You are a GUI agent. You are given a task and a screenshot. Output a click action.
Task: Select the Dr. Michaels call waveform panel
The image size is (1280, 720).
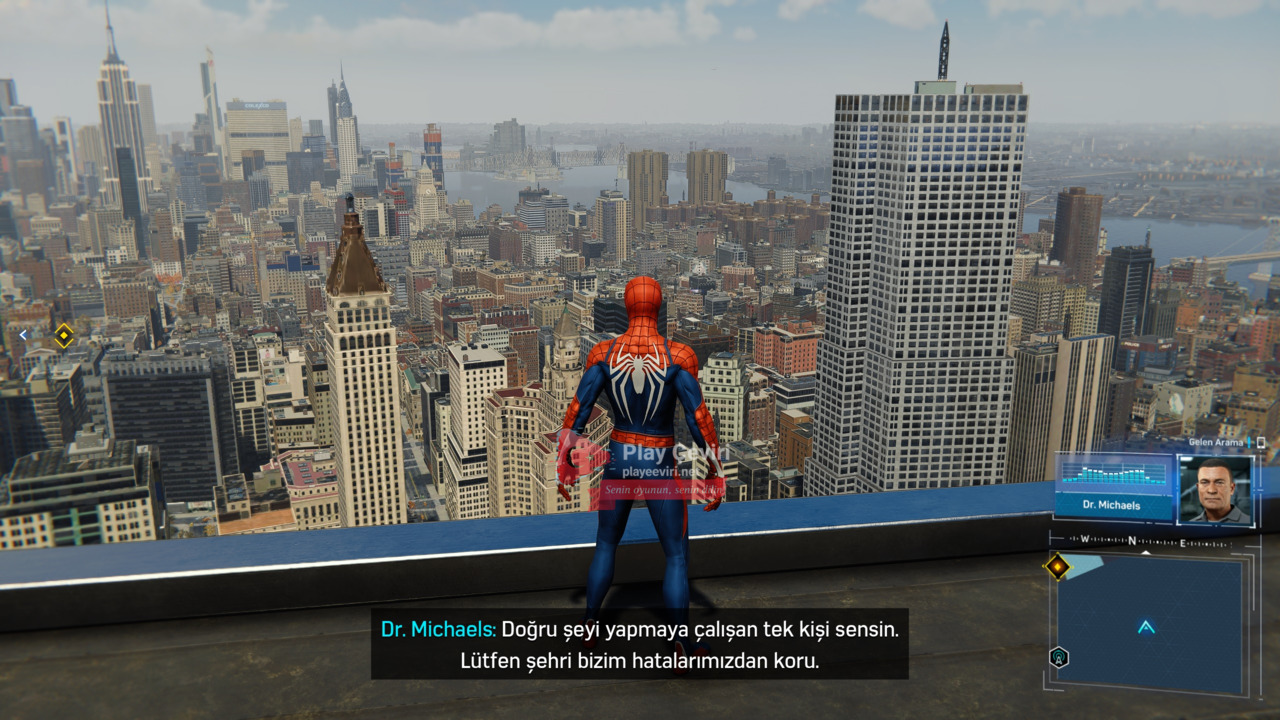pos(1114,485)
